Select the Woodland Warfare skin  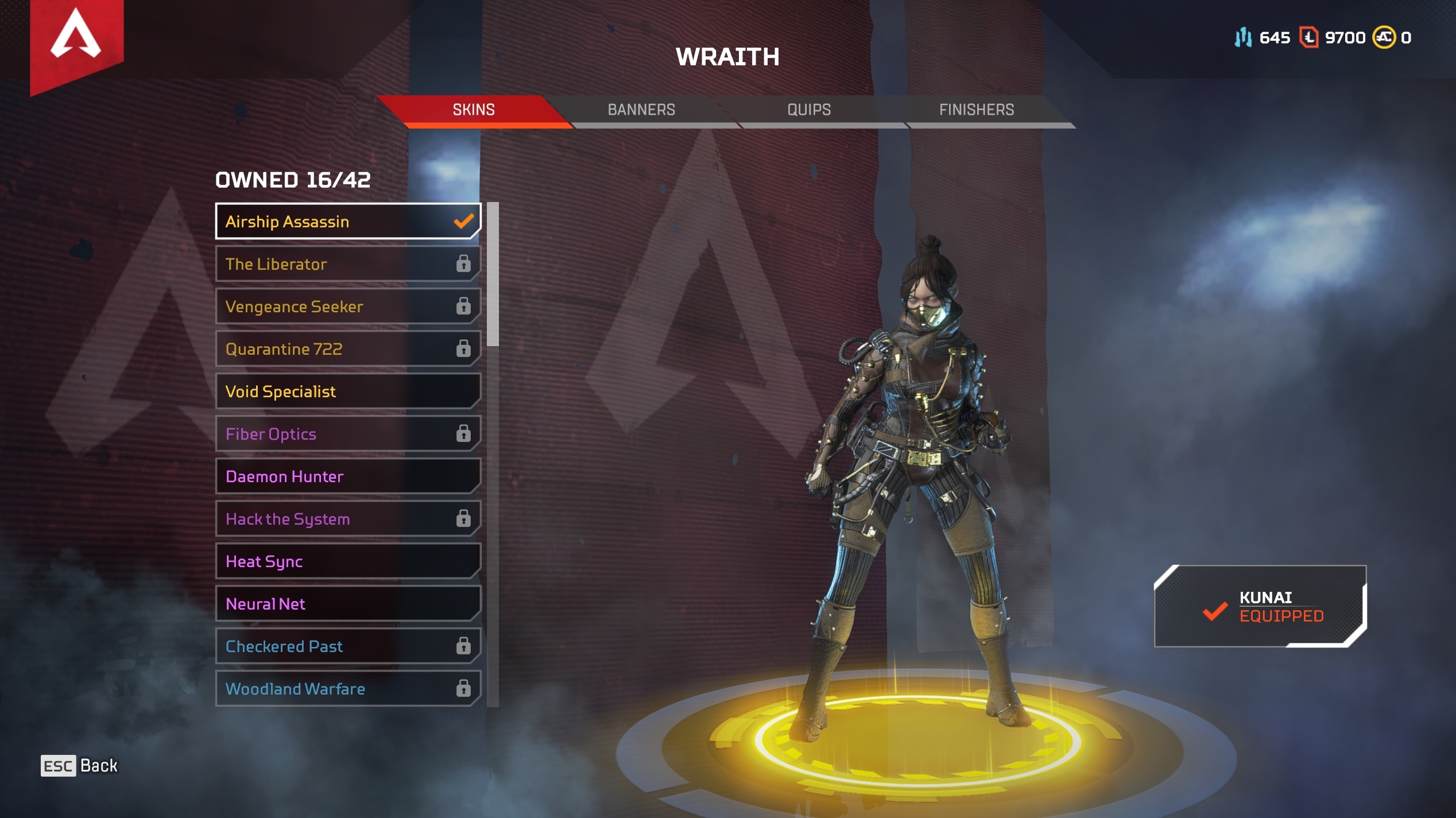[347, 689]
